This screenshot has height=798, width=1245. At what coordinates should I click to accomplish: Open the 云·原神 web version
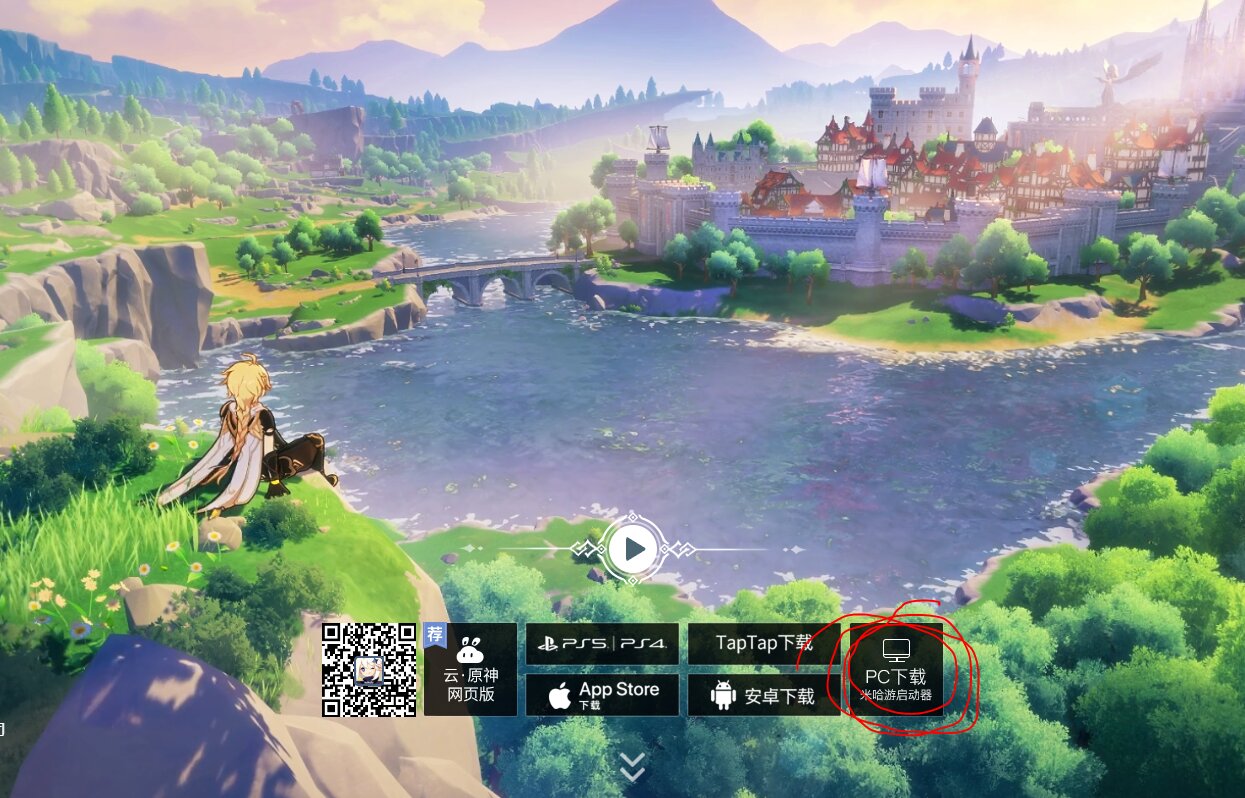pyautogui.click(x=471, y=669)
